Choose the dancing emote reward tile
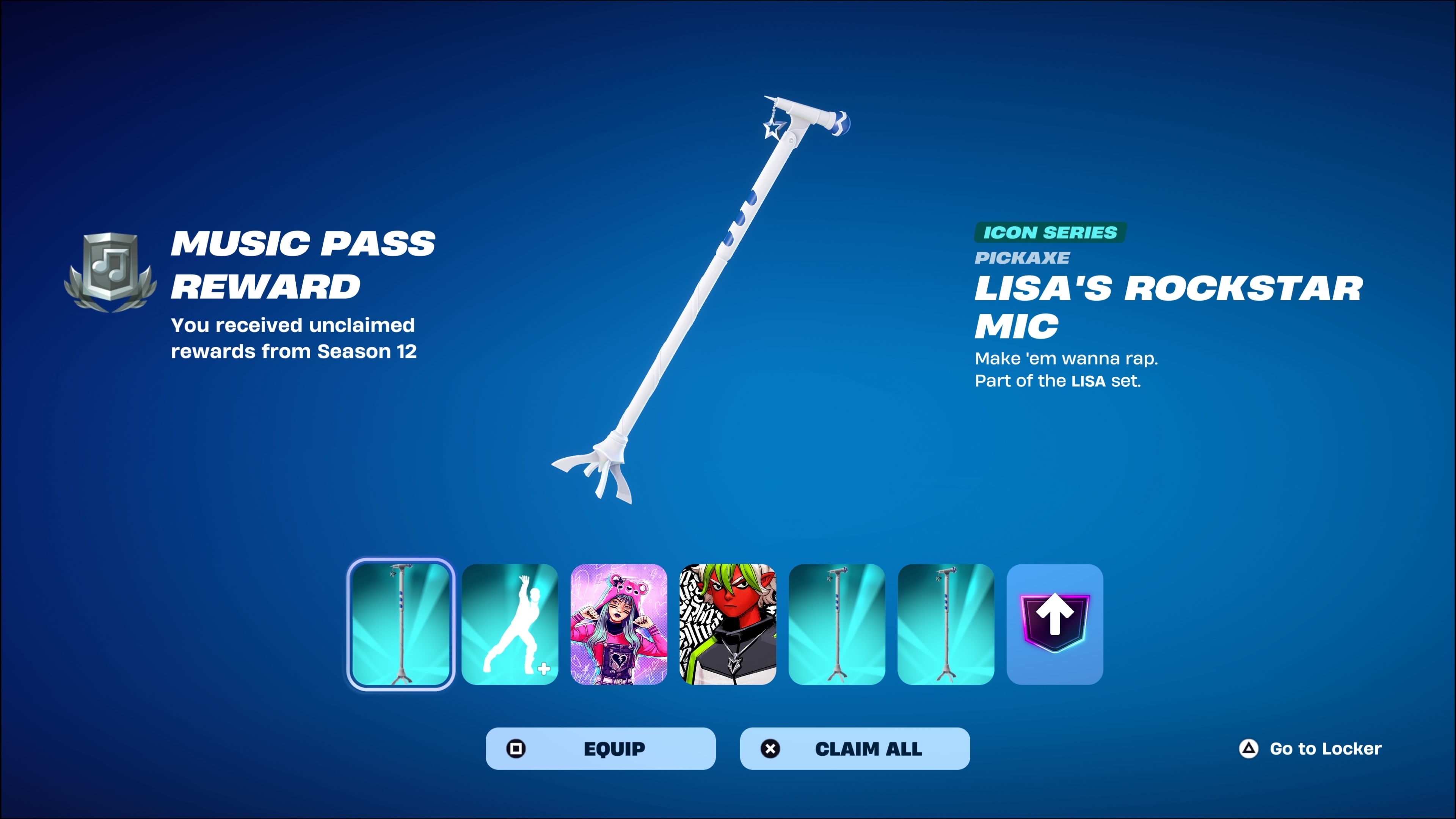This screenshot has height=819, width=1456. (x=510, y=624)
